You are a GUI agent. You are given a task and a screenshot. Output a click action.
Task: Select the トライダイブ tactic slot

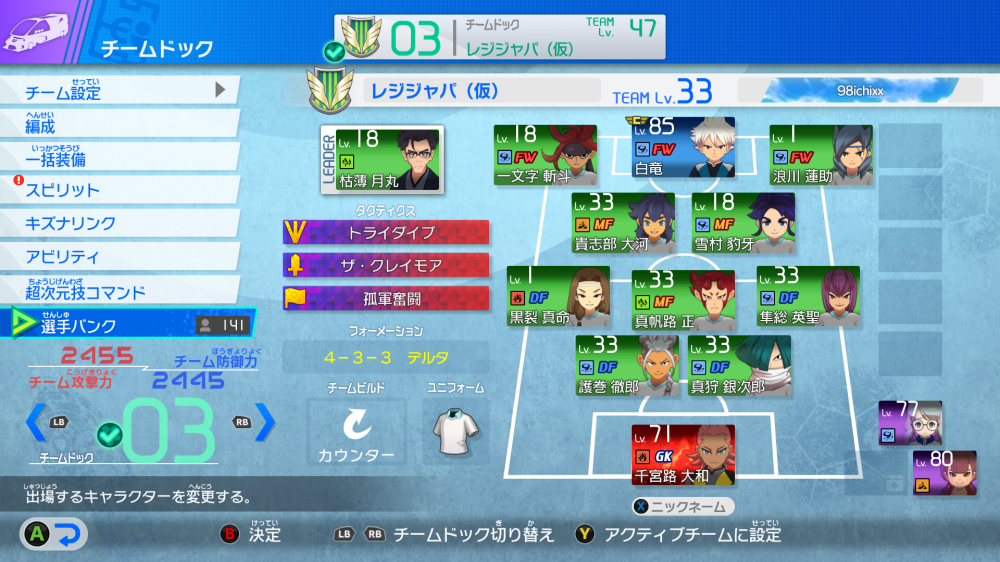coord(386,232)
